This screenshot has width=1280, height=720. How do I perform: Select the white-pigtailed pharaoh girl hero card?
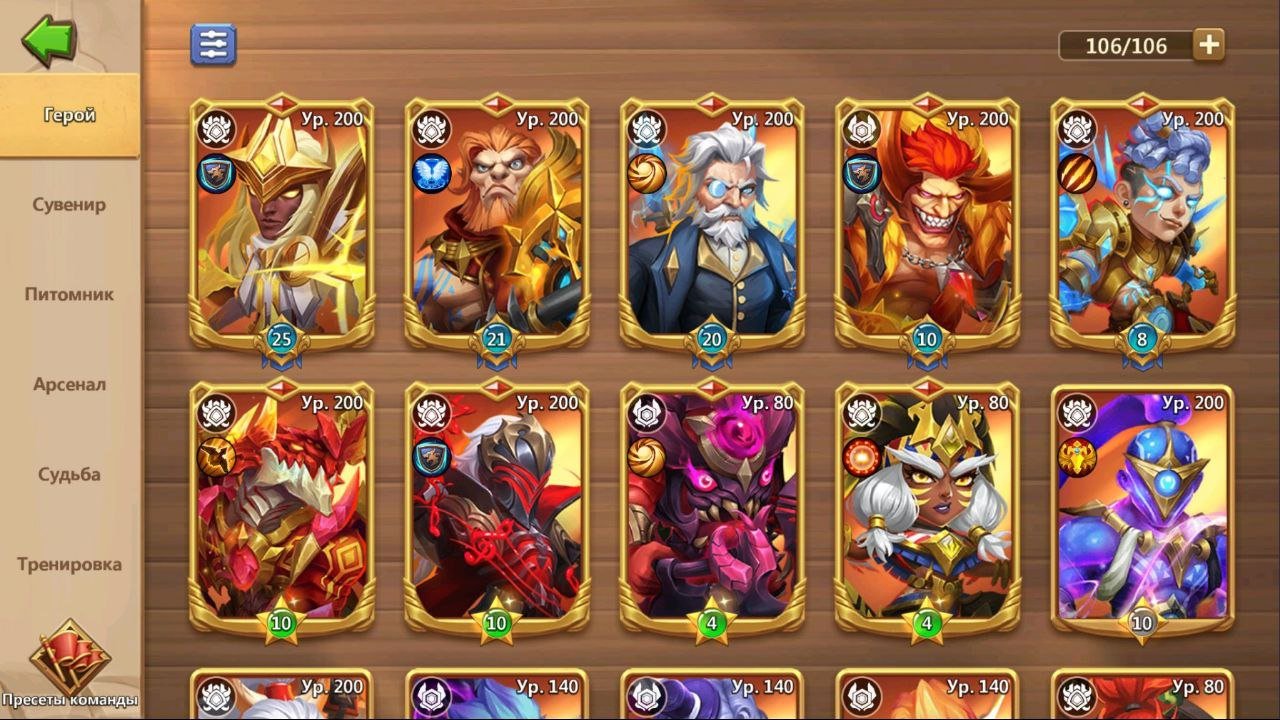coord(927,510)
